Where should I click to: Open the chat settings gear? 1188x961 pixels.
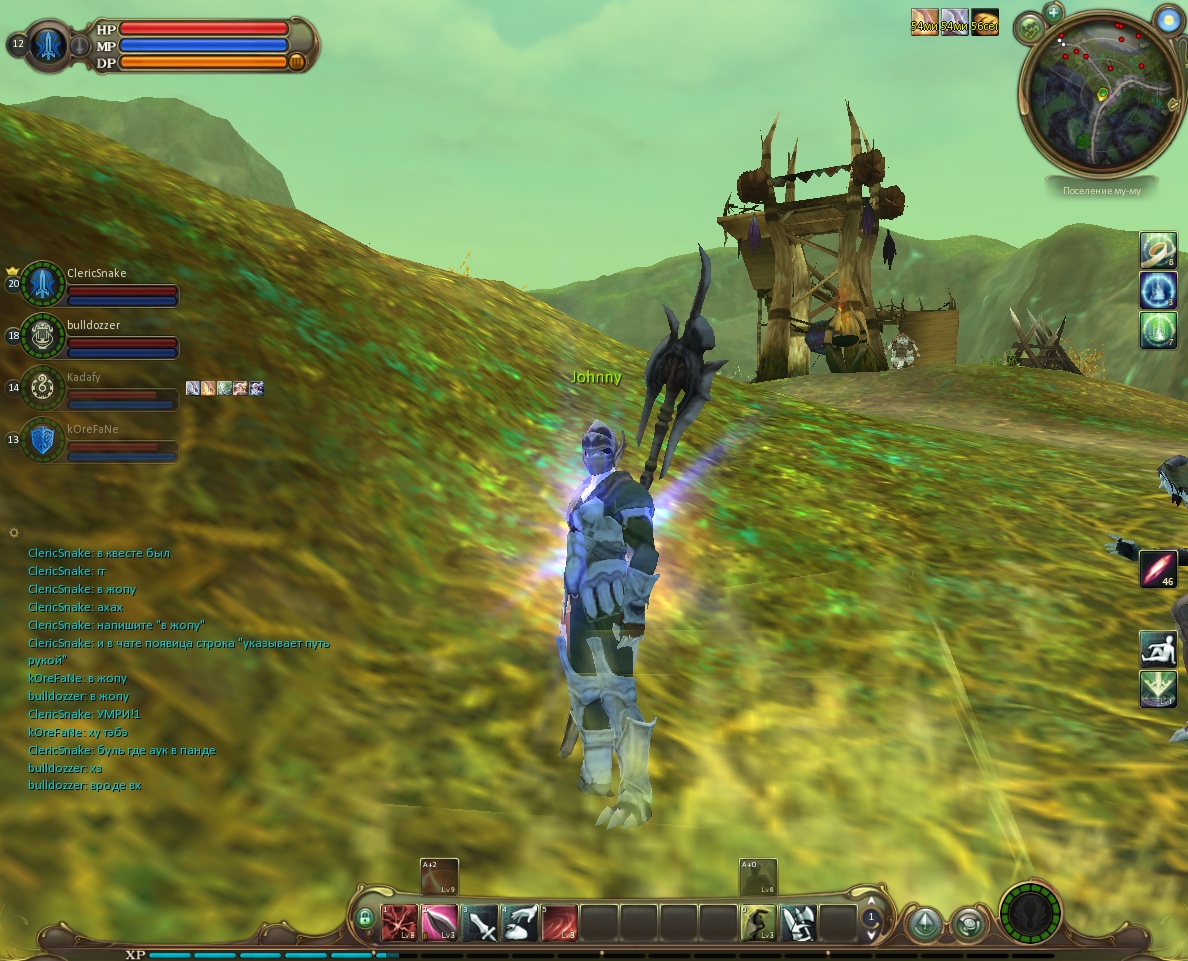pyautogui.click(x=14, y=533)
